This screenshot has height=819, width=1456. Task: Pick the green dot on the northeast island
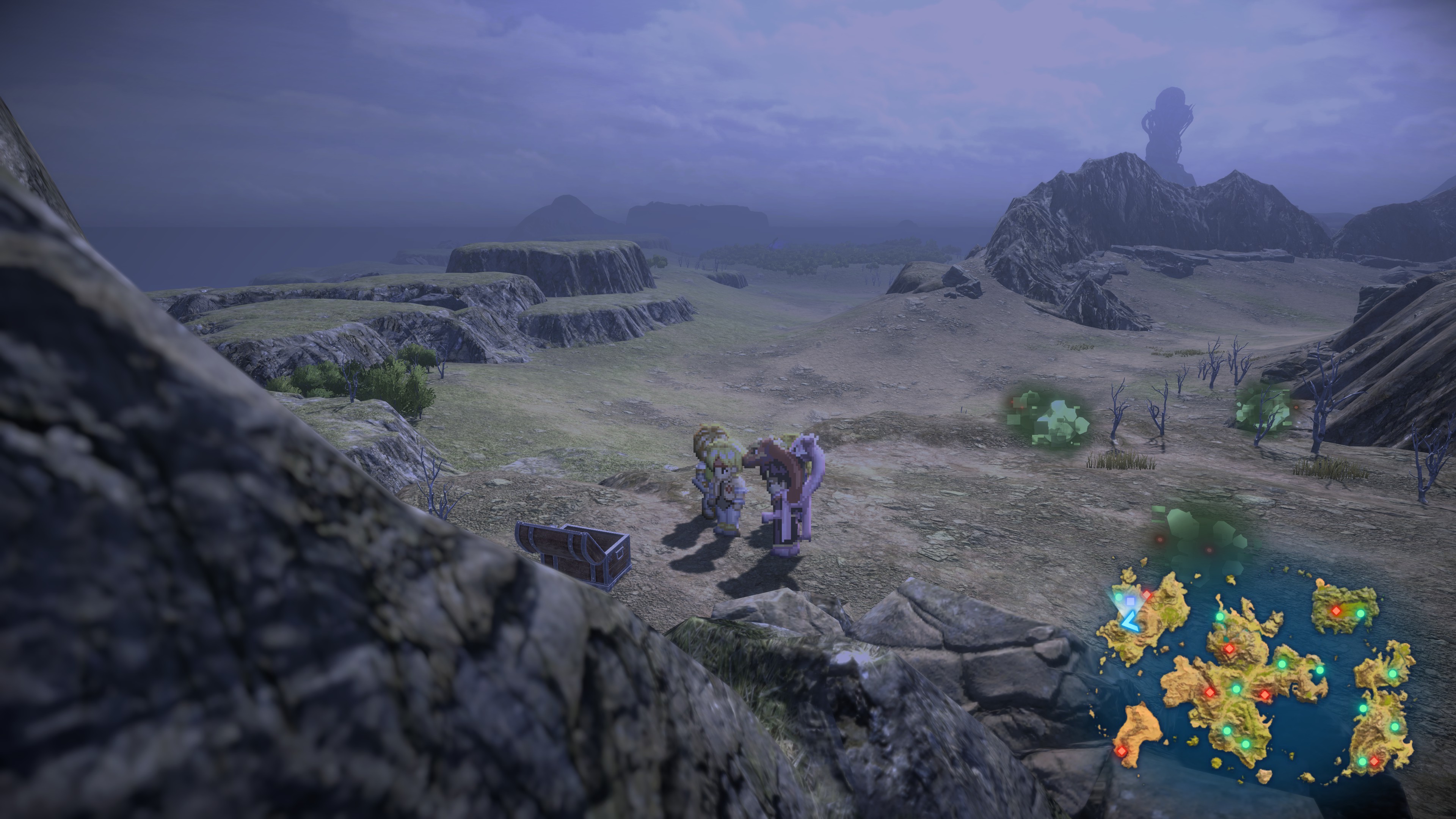click(x=1360, y=613)
